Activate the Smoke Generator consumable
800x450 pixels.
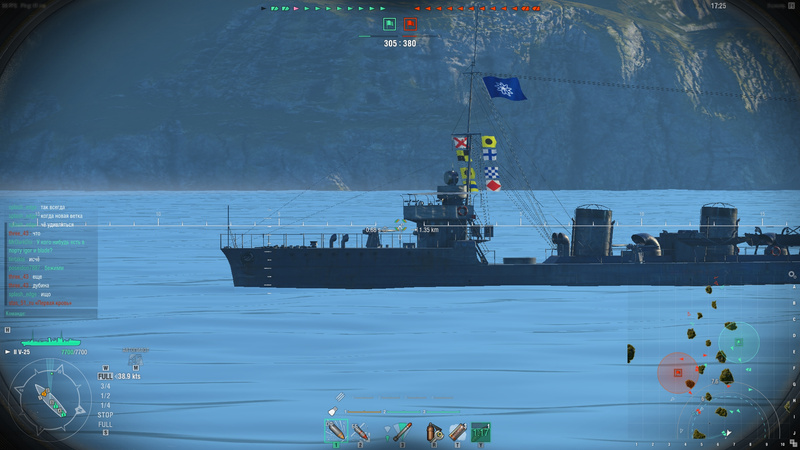tap(458, 431)
